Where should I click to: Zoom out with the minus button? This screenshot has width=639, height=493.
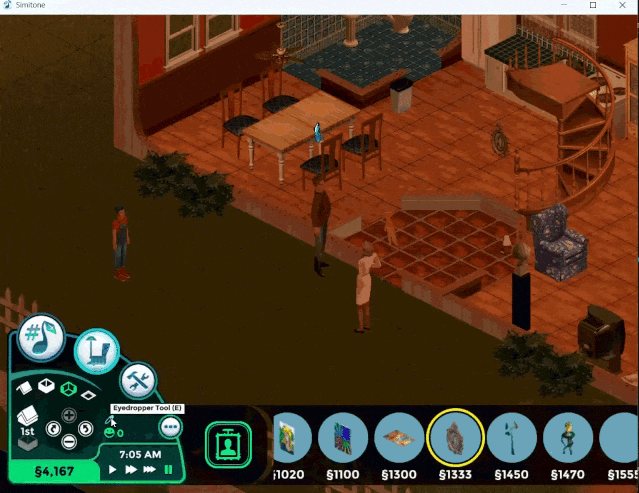[x=69, y=442]
